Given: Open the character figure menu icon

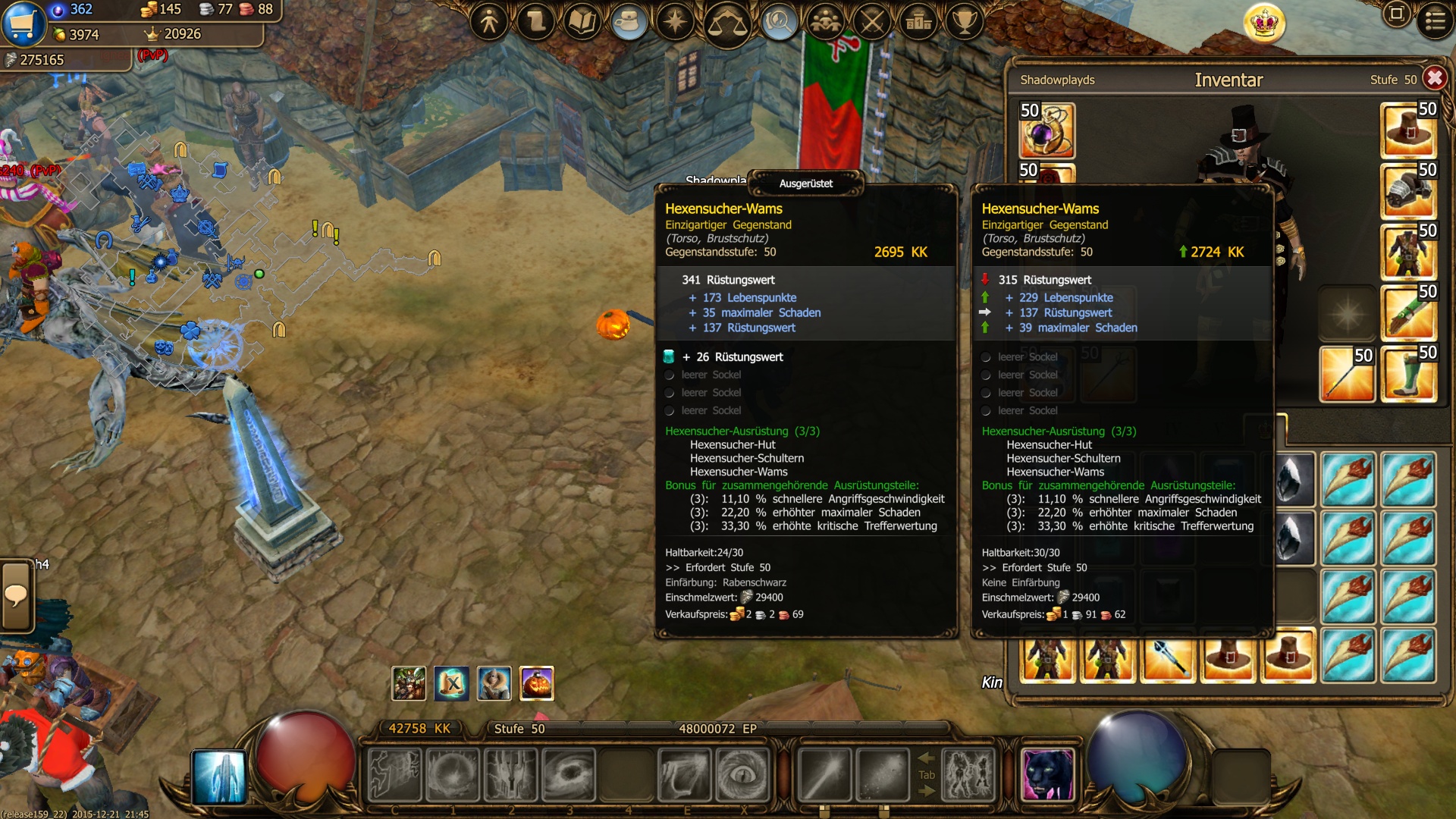Looking at the screenshot, I should 489,22.
